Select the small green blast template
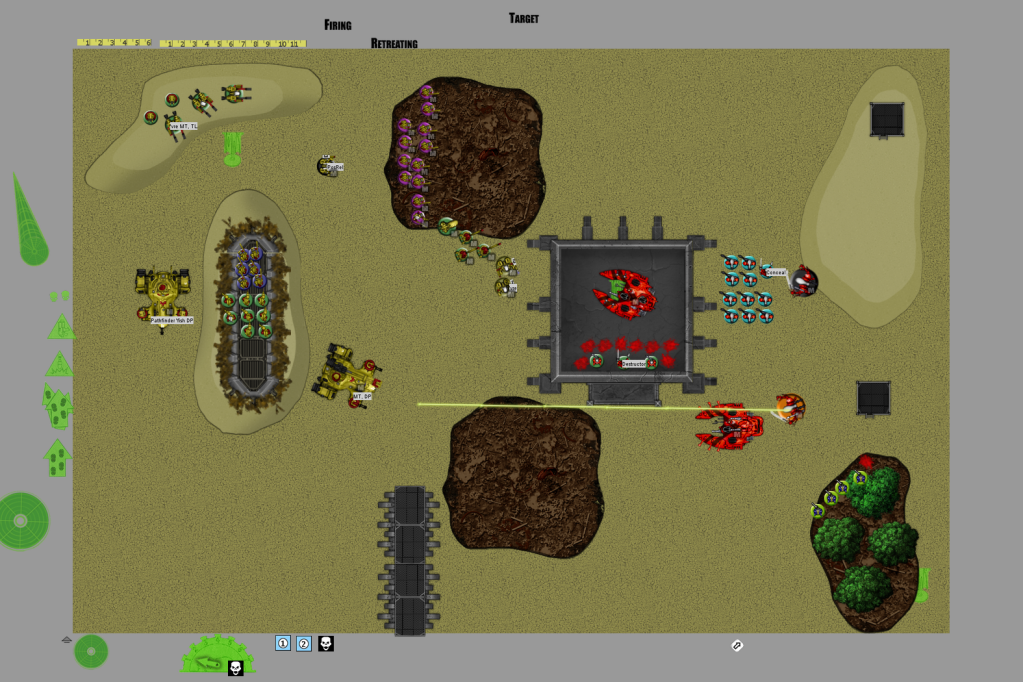 91,651
